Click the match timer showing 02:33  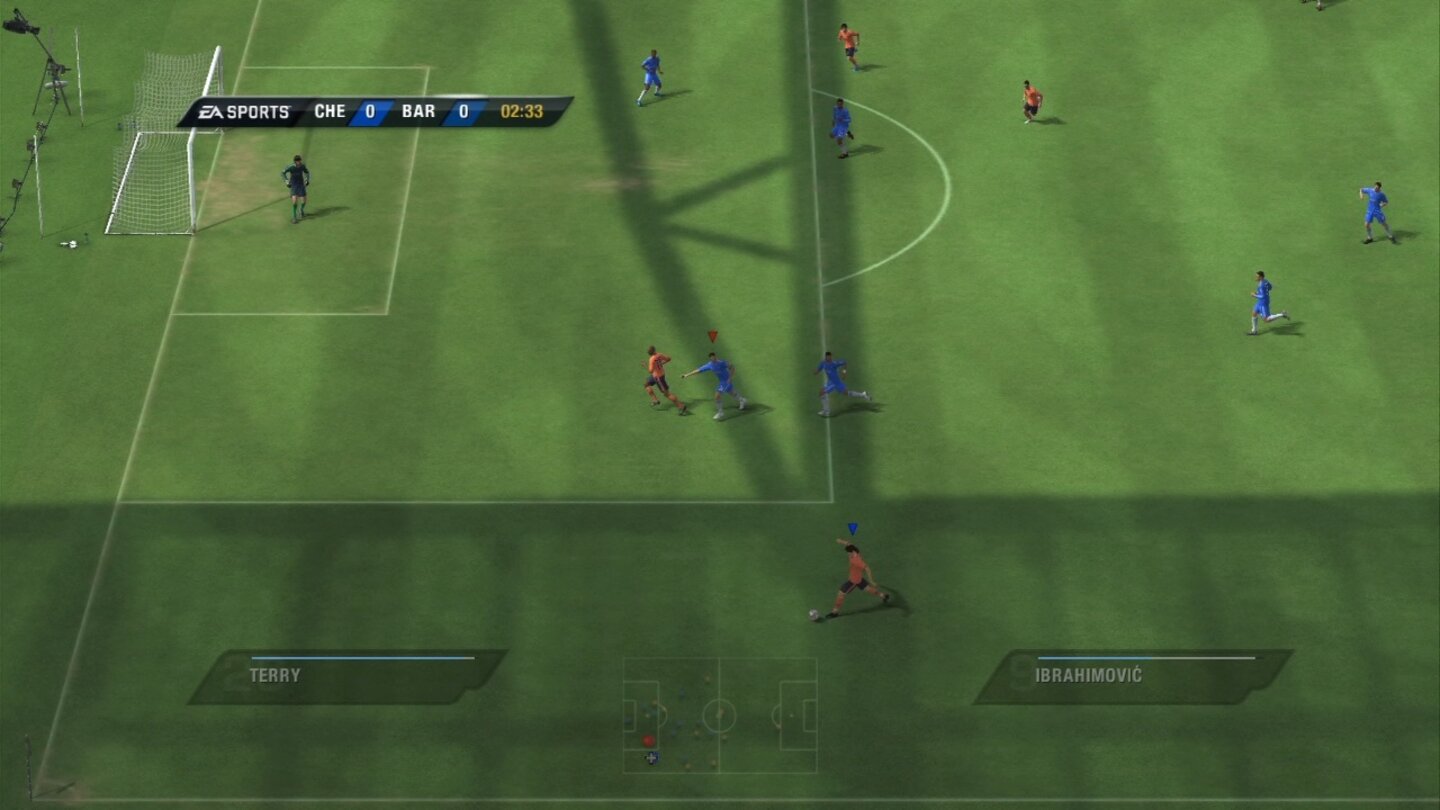[x=522, y=112]
